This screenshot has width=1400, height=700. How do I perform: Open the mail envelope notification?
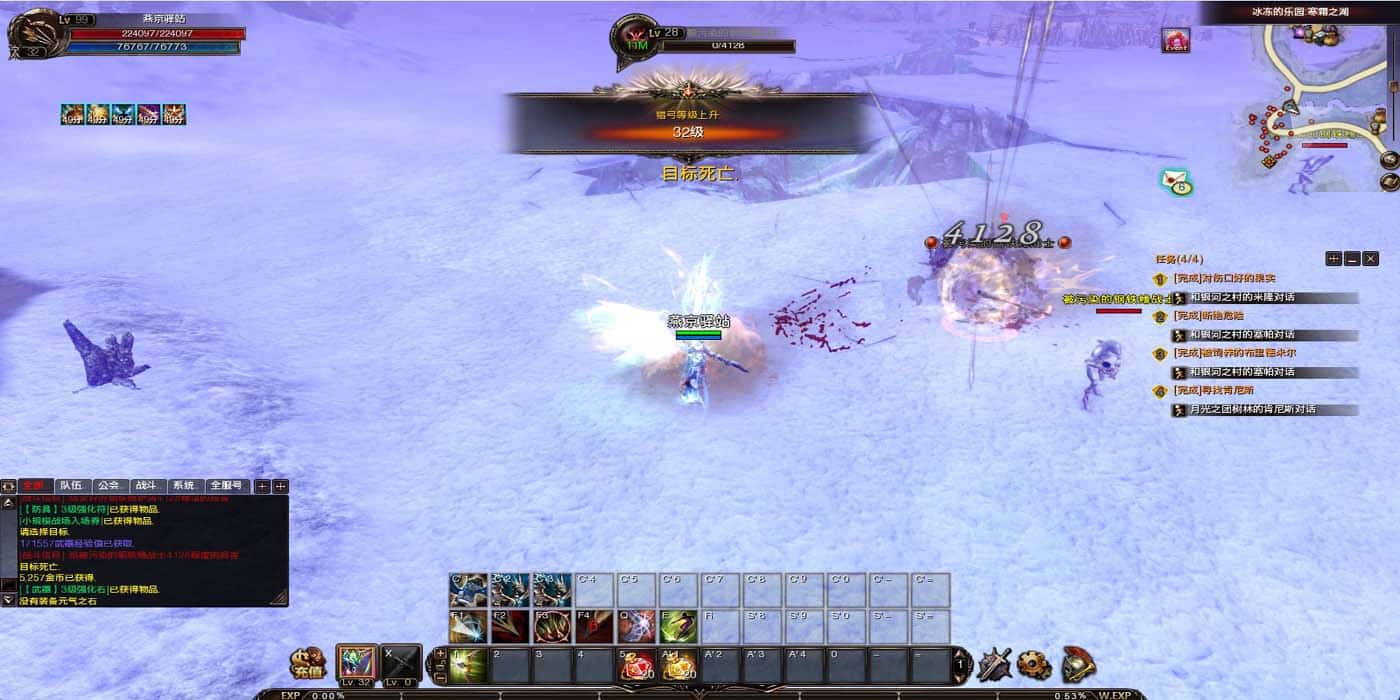point(1176,181)
